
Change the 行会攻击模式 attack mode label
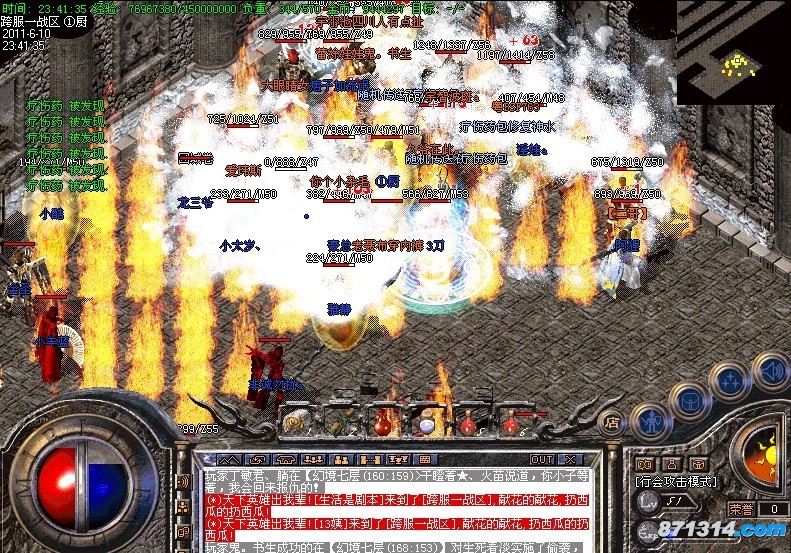click(672, 481)
